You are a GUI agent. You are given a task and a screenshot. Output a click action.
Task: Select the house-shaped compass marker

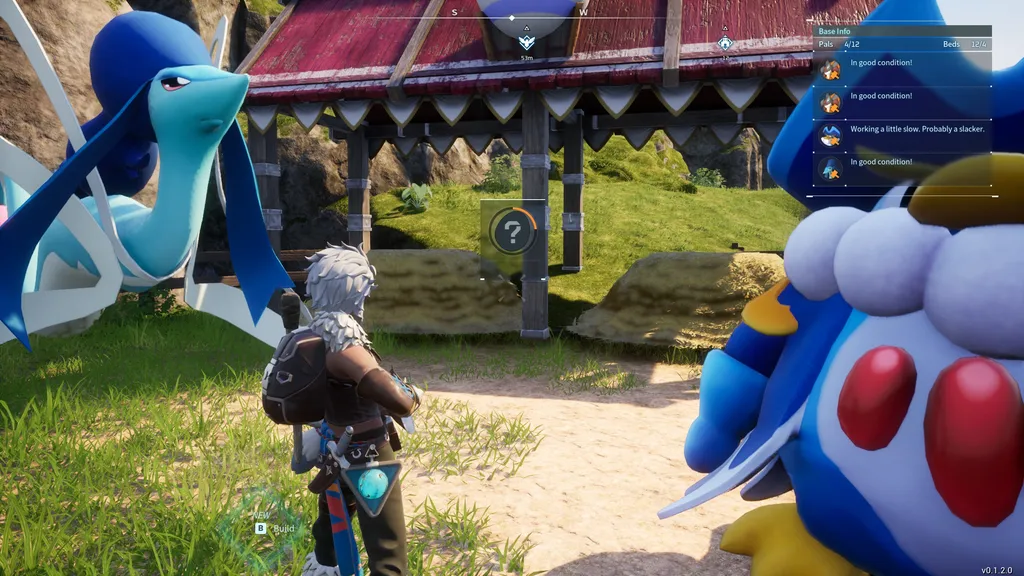(x=725, y=43)
